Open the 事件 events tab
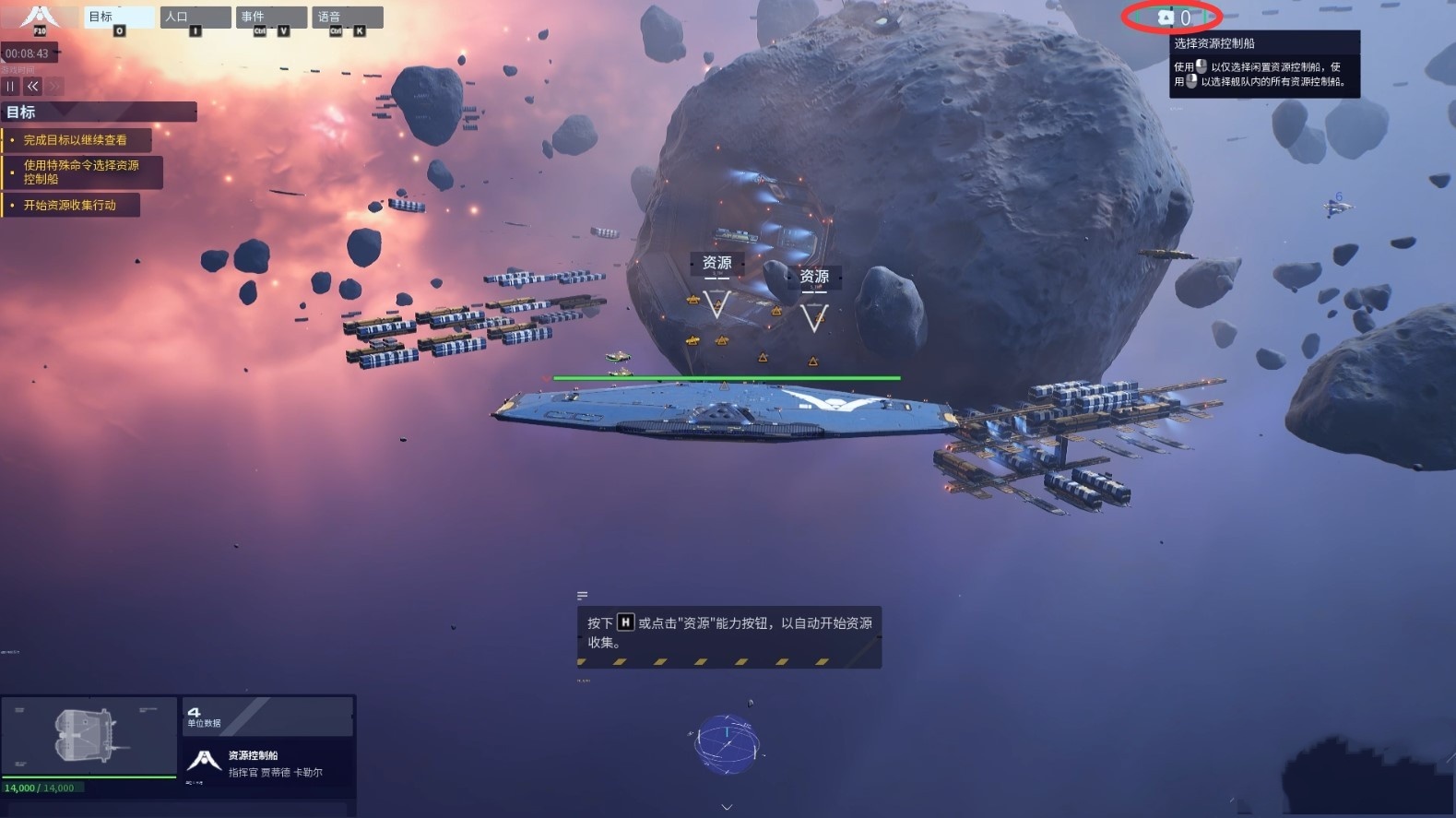This screenshot has width=1456, height=818. [271, 18]
